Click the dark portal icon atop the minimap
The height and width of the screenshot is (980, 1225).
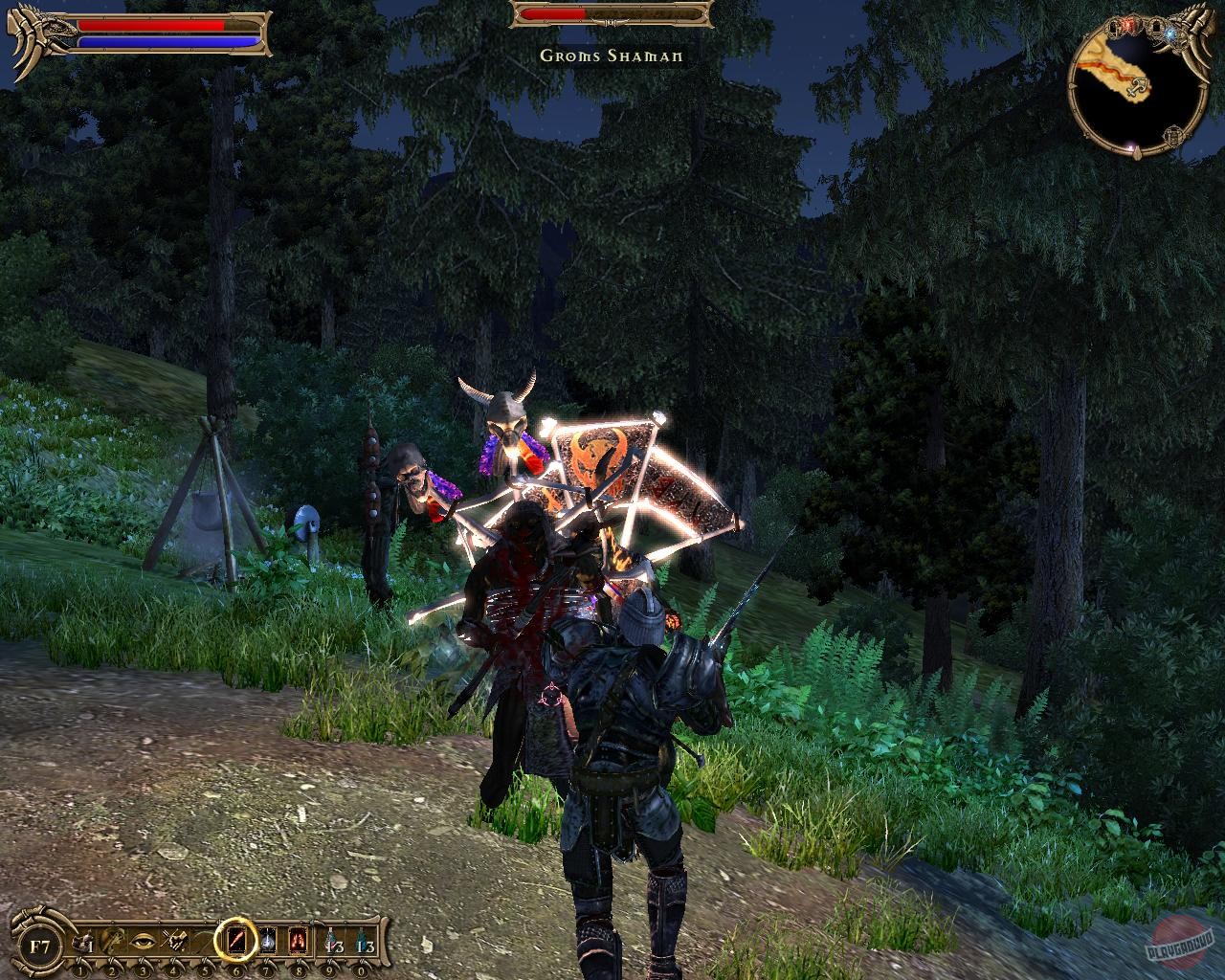1155,27
